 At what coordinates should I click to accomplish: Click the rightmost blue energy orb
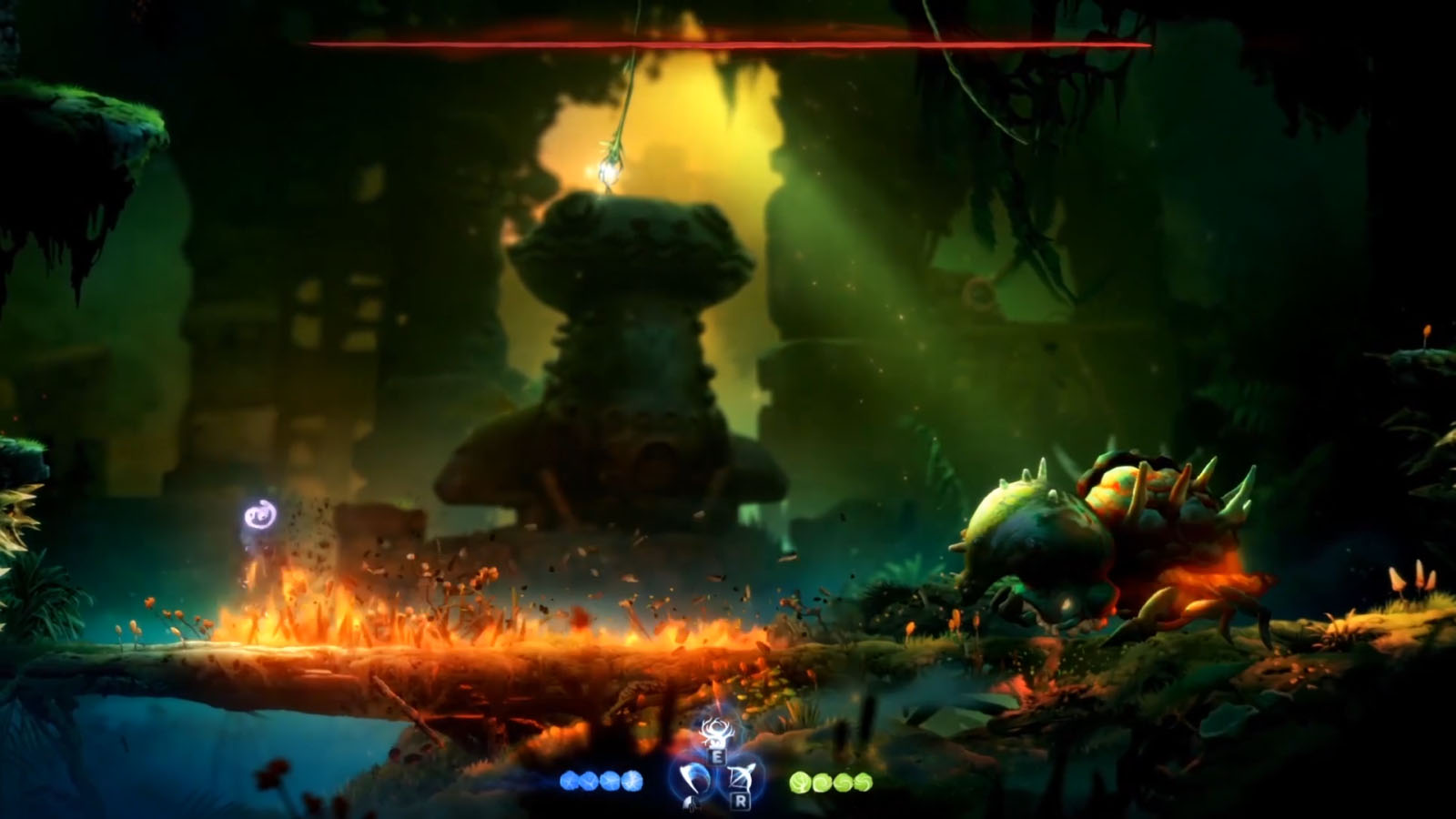(632, 780)
